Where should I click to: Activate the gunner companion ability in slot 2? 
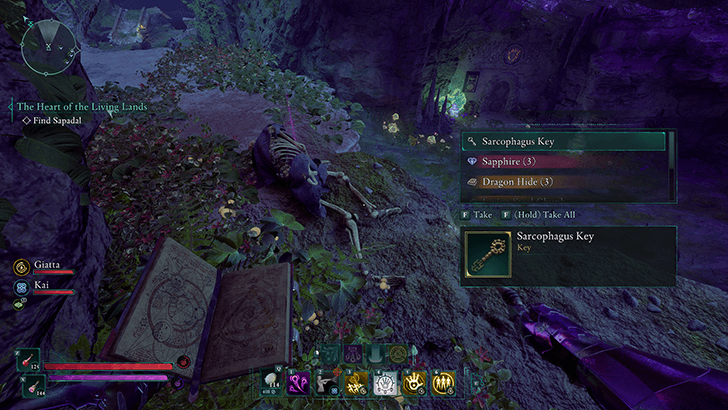[x=327, y=381]
